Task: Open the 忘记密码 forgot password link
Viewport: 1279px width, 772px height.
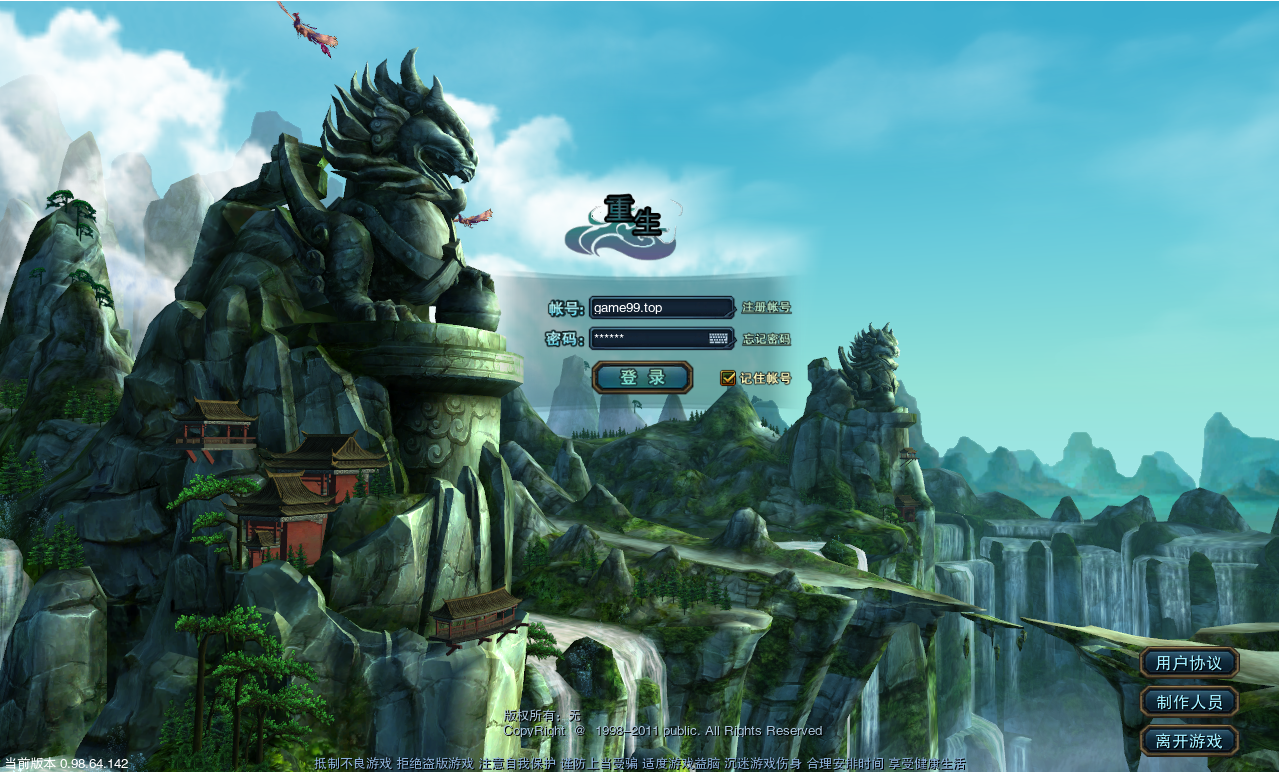Action: (x=766, y=339)
